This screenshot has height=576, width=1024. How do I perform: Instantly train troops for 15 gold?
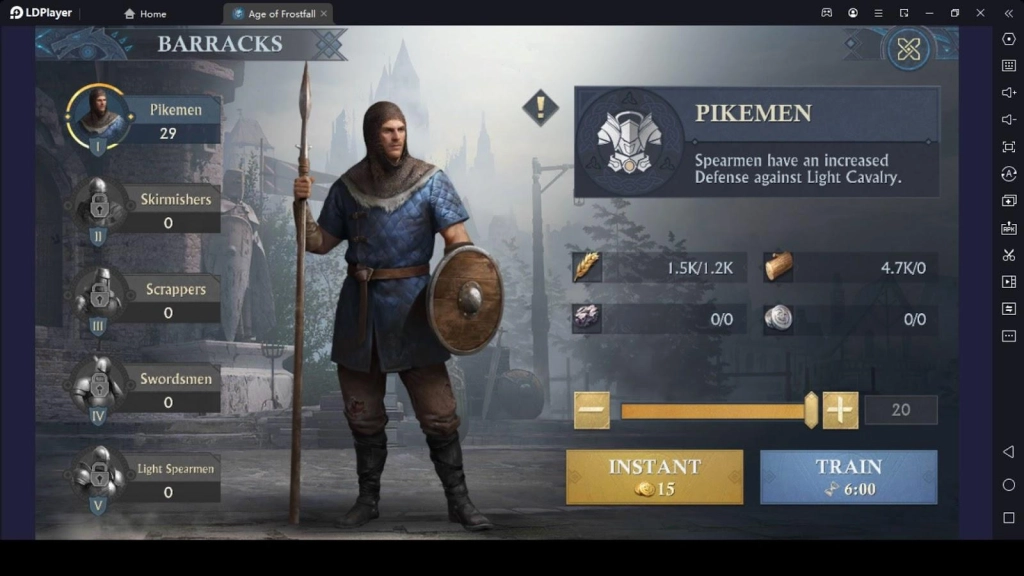point(654,476)
